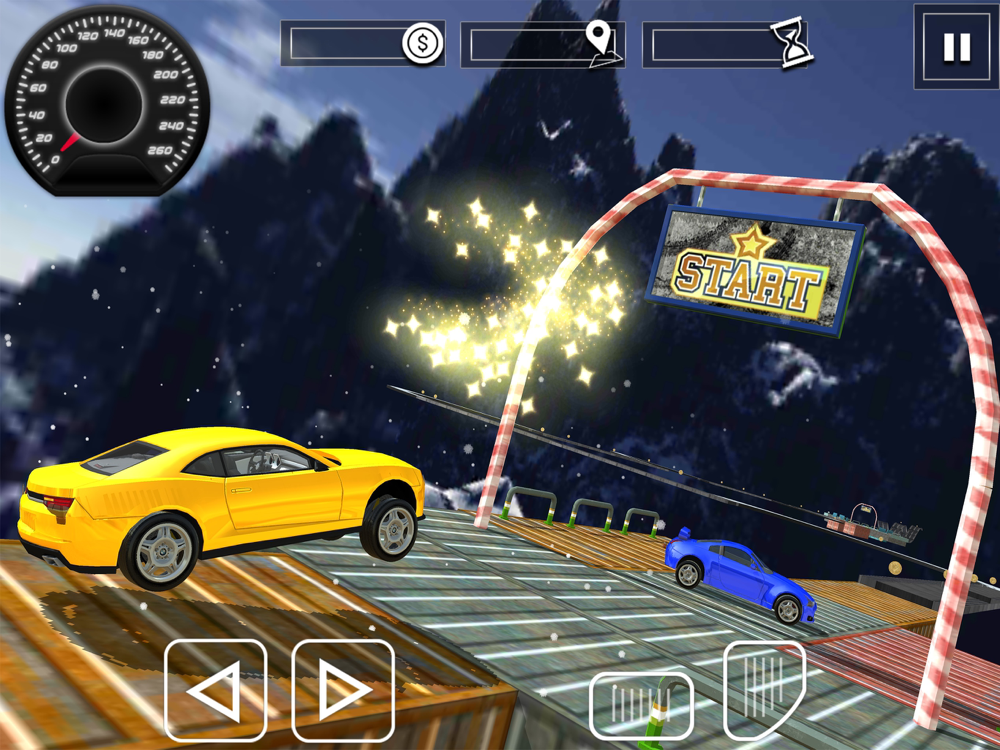Steer right with the right arrow button

pyautogui.click(x=343, y=691)
